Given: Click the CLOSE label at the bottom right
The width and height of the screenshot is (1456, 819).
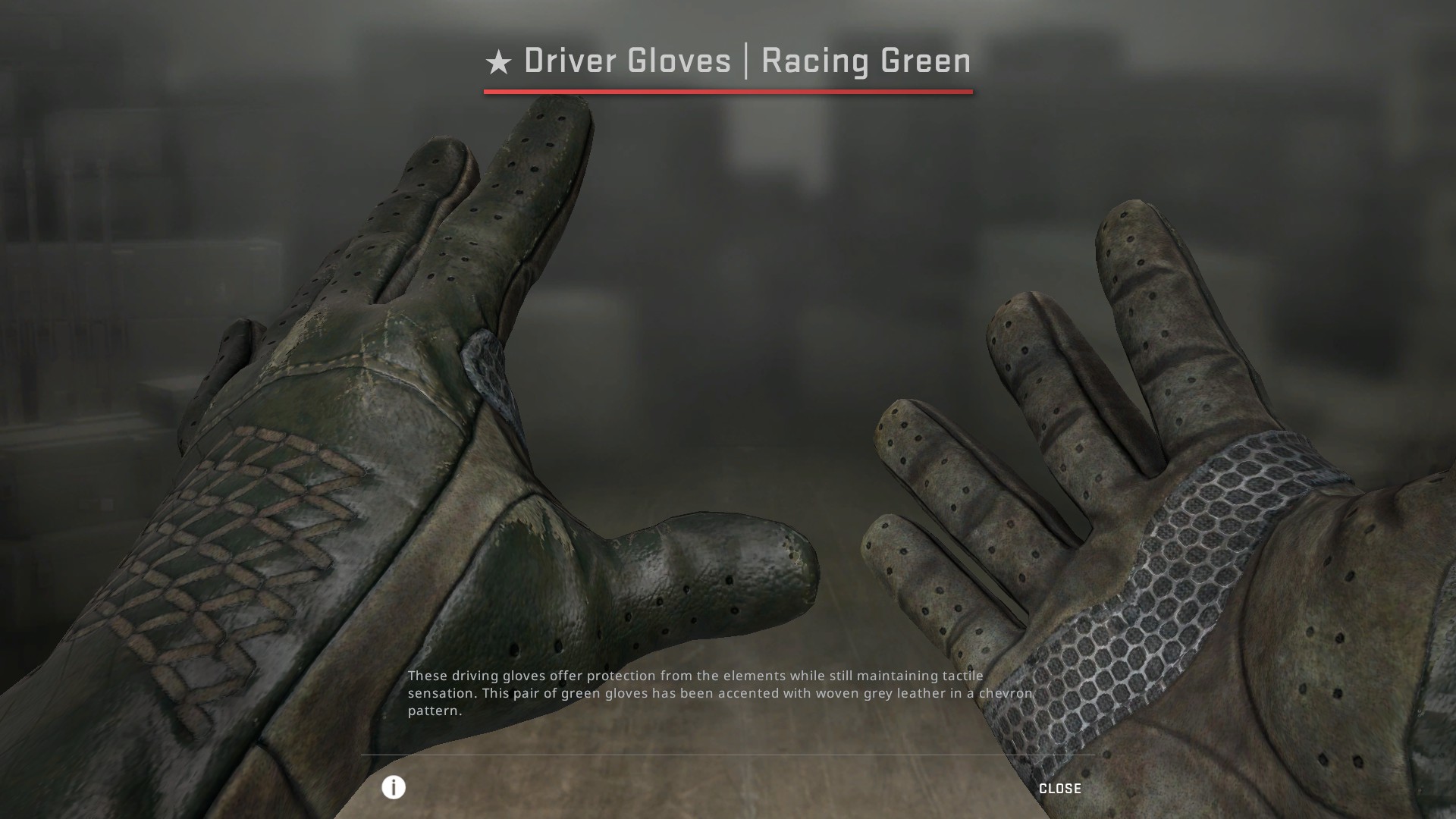Looking at the screenshot, I should (x=1060, y=788).
